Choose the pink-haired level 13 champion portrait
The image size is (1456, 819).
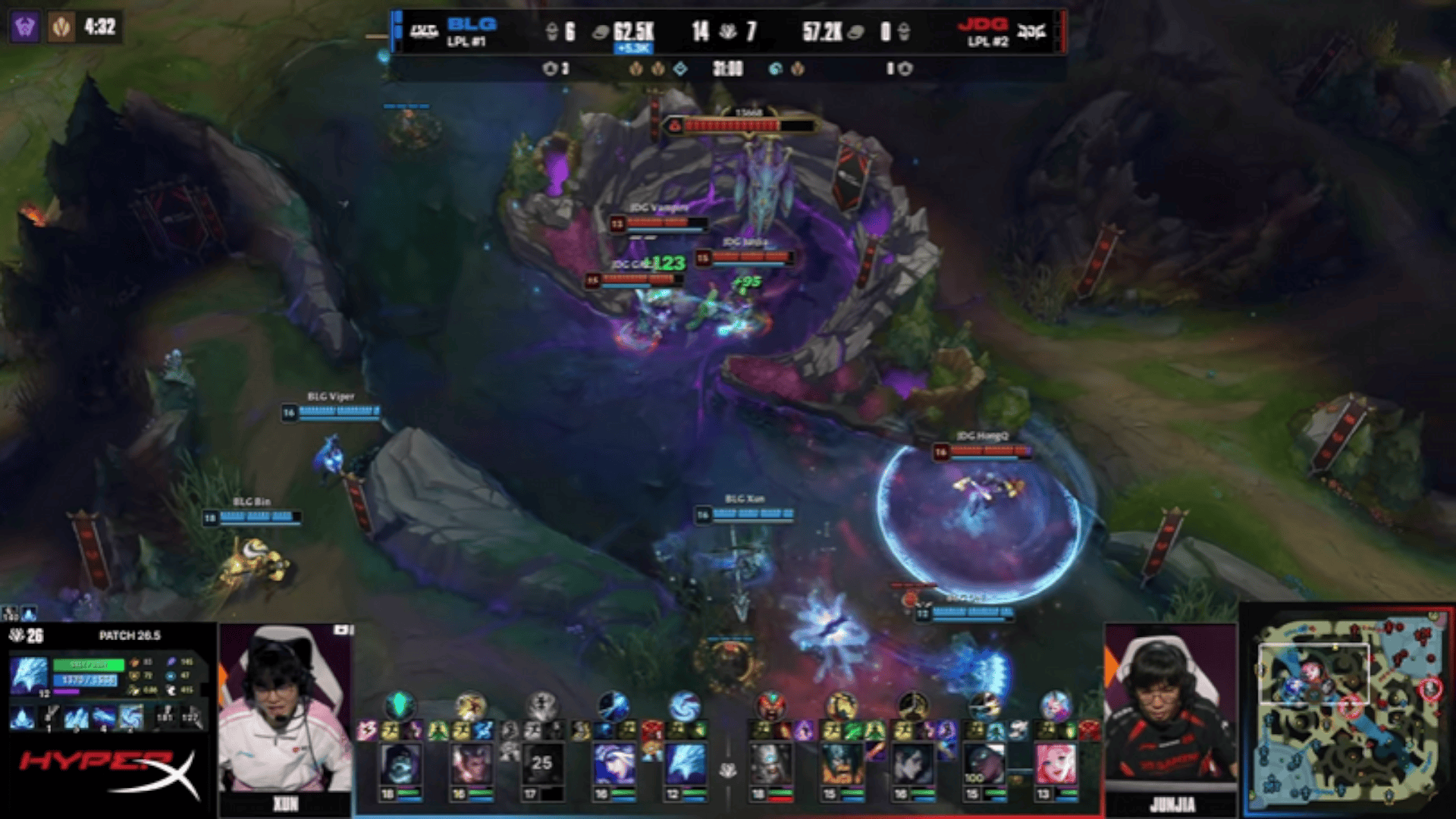coord(1056,764)
